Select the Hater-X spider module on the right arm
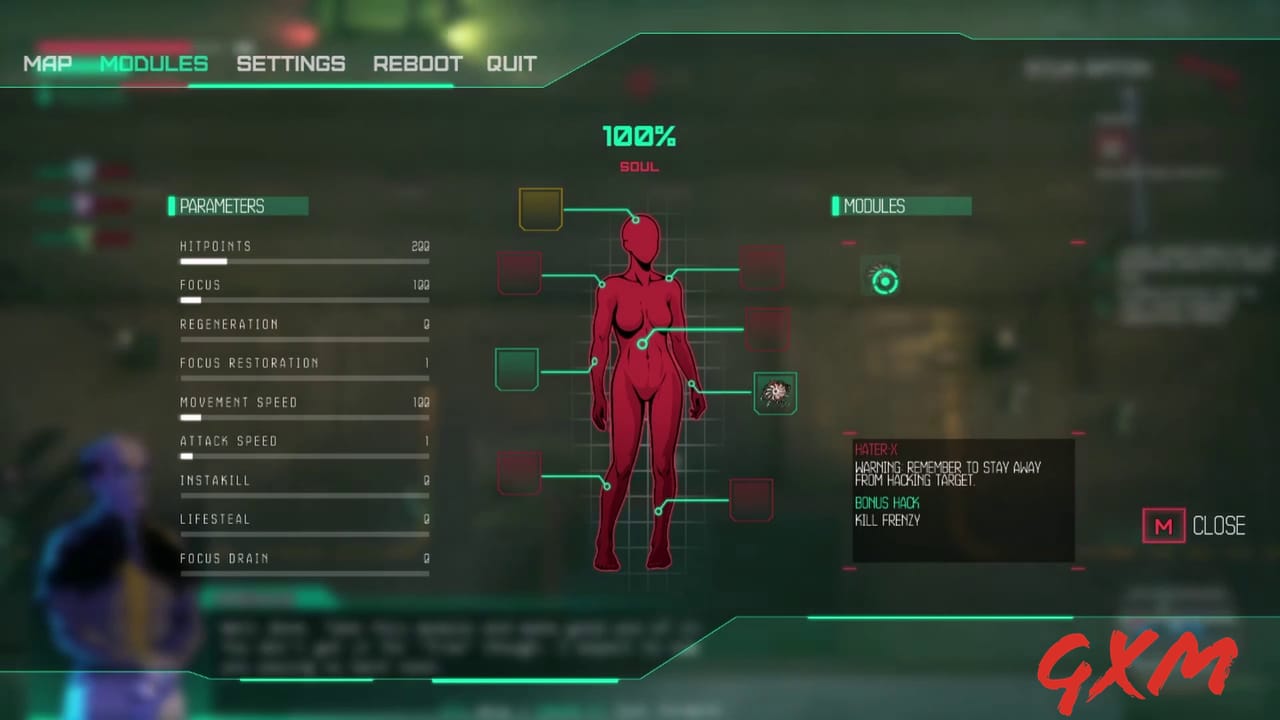 (776, 392)
